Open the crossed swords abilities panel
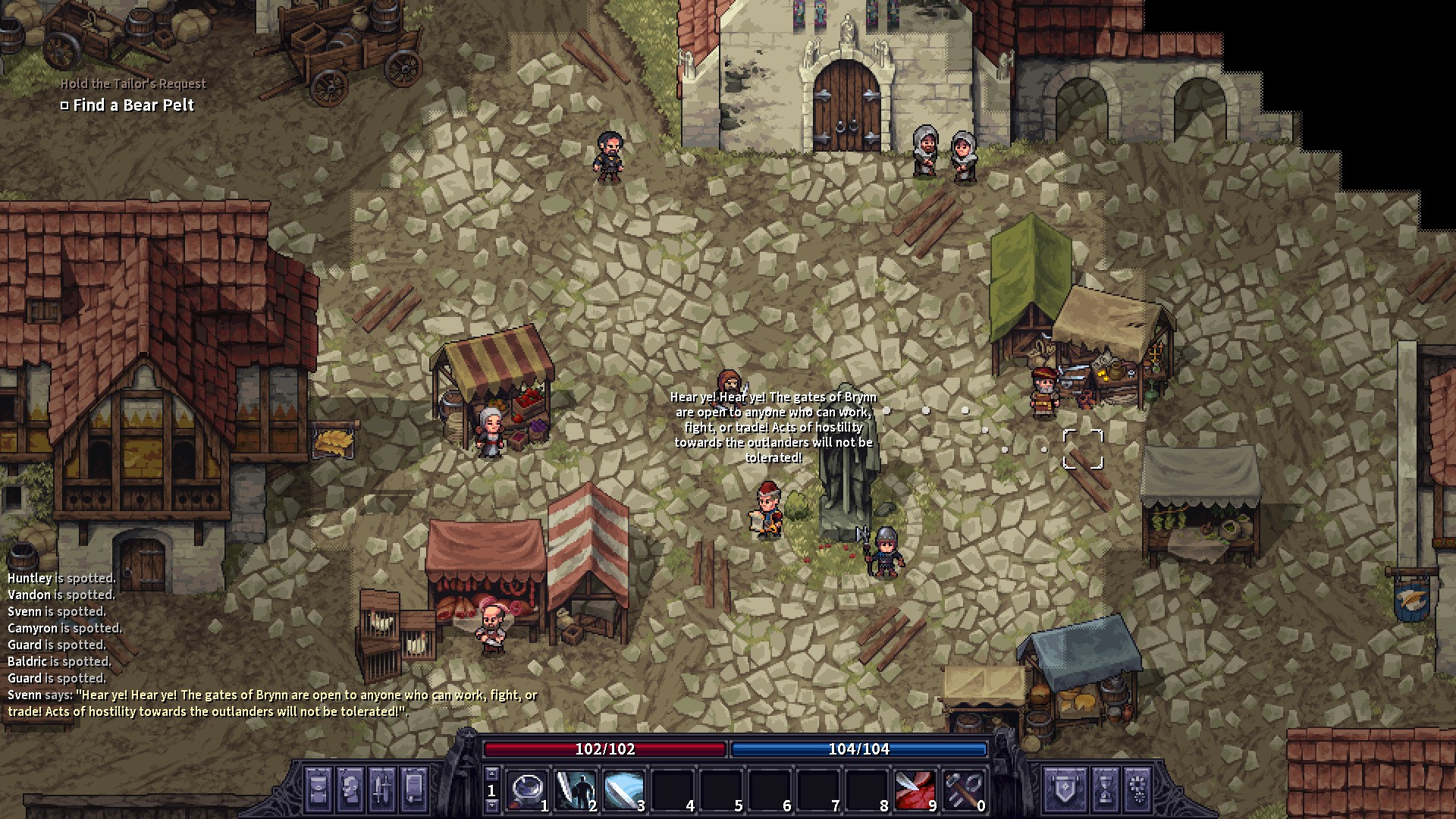The height and width of the screenshot is (819, 1456). (x=382, y=788)
